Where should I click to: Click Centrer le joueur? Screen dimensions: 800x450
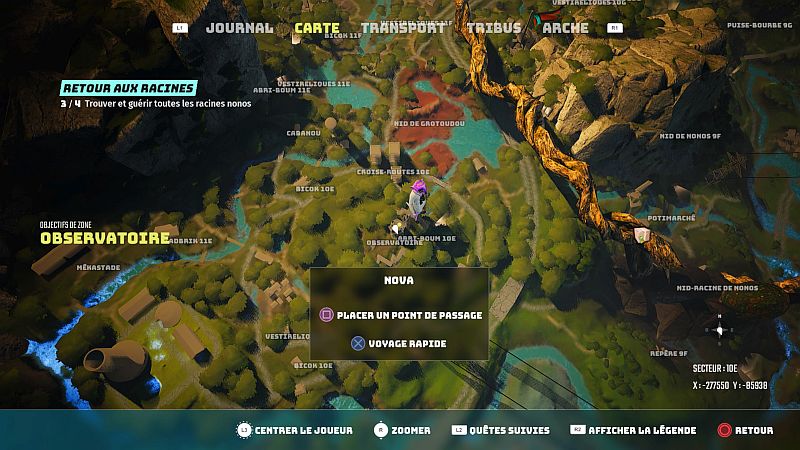coord(296,430)
